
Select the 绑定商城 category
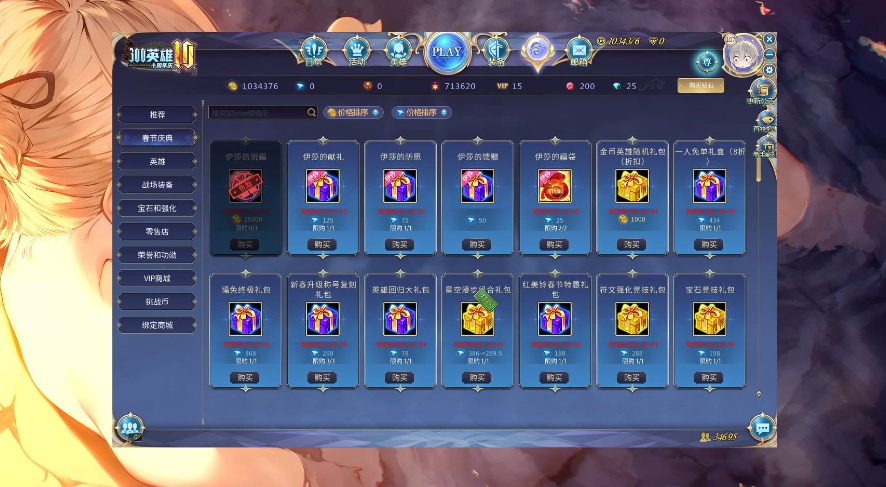(x=158, y=325)
